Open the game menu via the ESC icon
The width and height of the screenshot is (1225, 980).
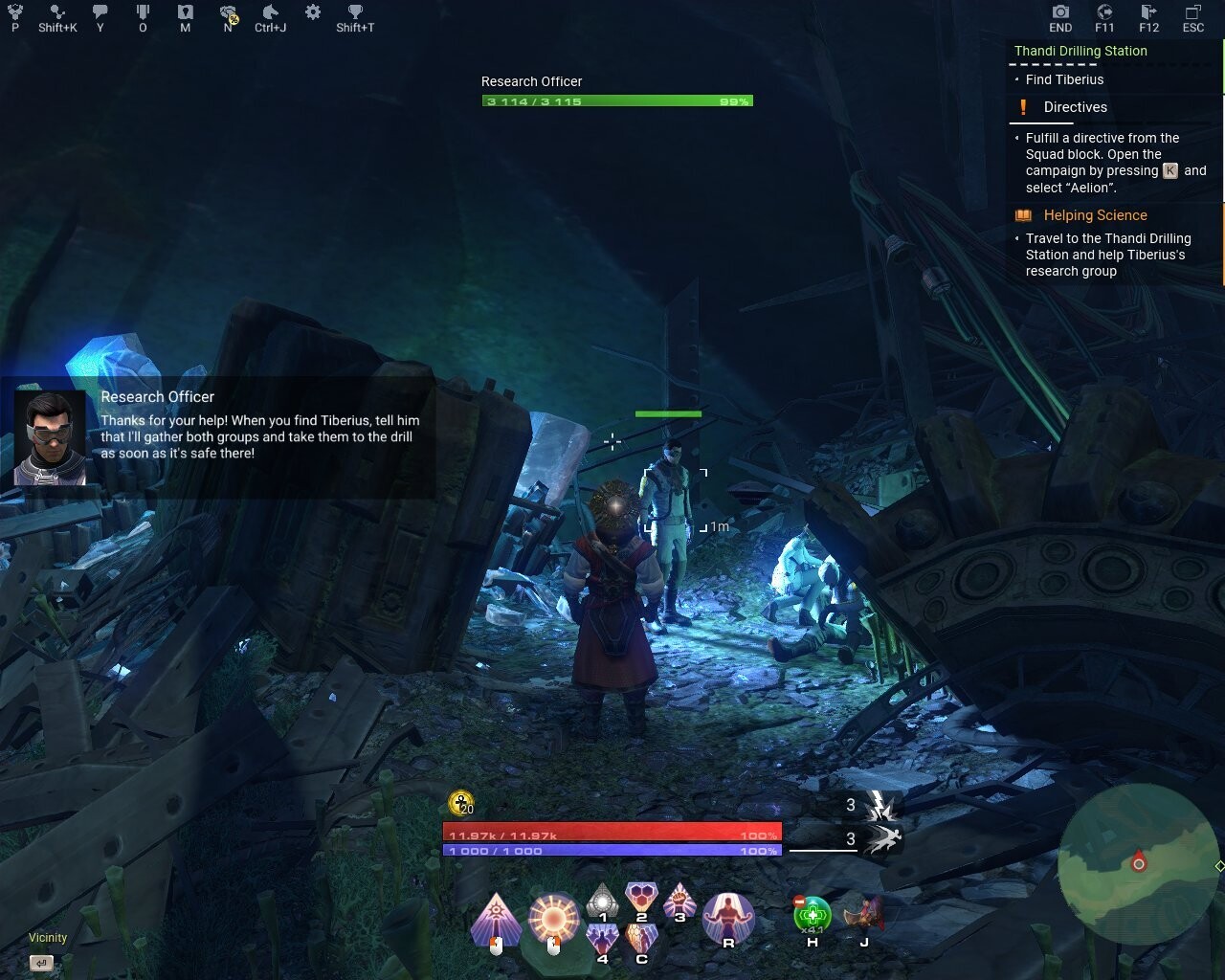click(x=1192, y=12)
